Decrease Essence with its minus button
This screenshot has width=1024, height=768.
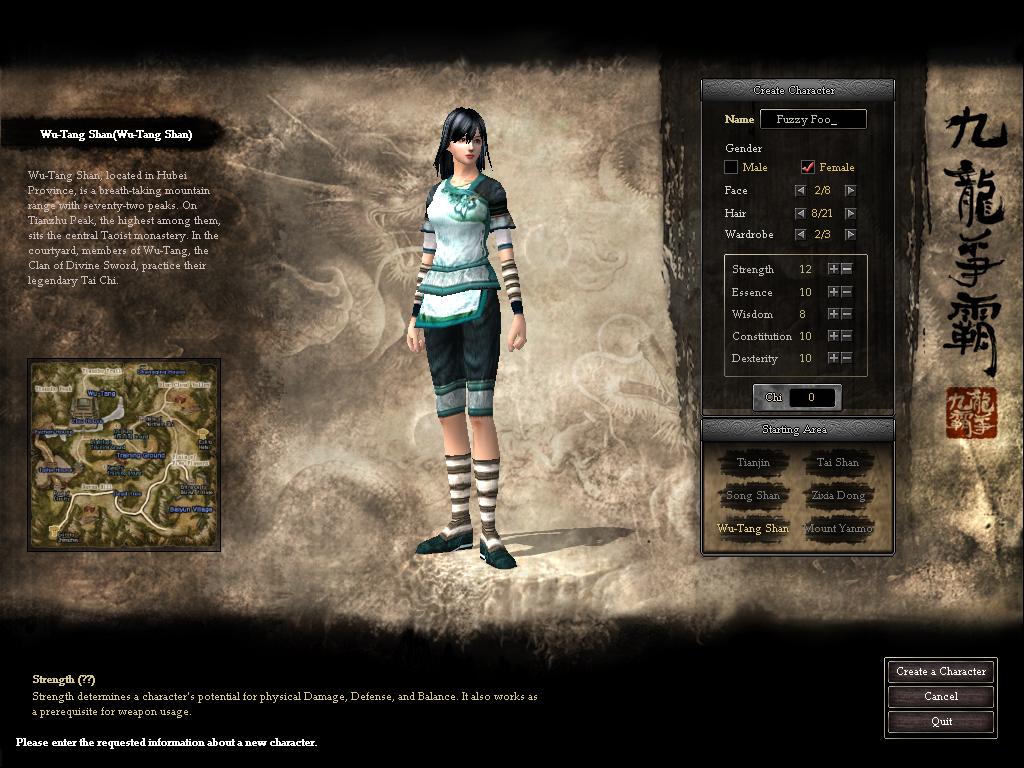[847, 292]
